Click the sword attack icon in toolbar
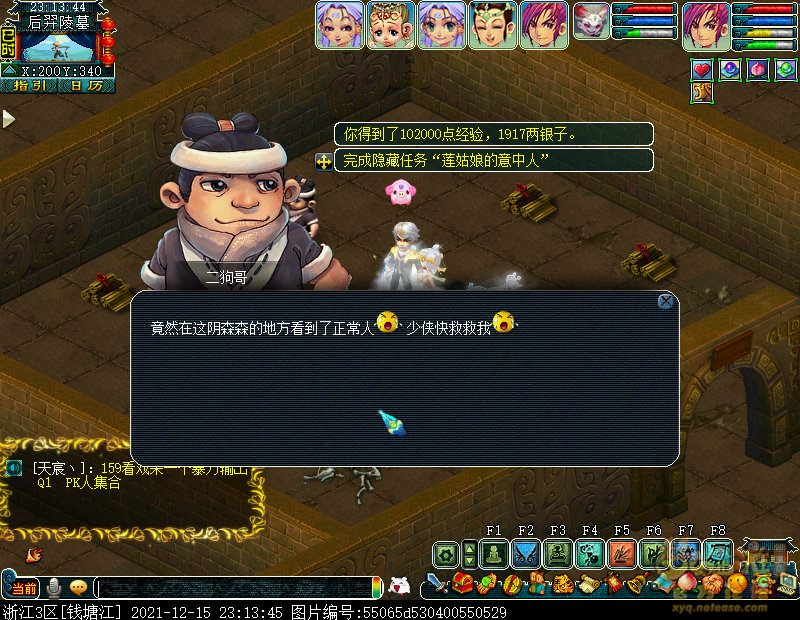The height and width of the screenshot is (620, 800). point(438,582)
